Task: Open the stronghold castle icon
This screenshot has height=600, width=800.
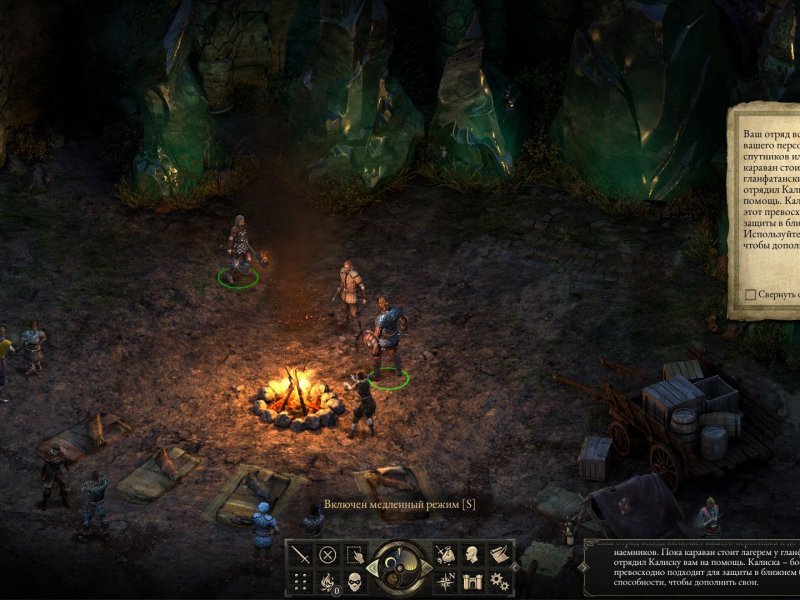Action: pyautogui.click(x=472, y=581)
